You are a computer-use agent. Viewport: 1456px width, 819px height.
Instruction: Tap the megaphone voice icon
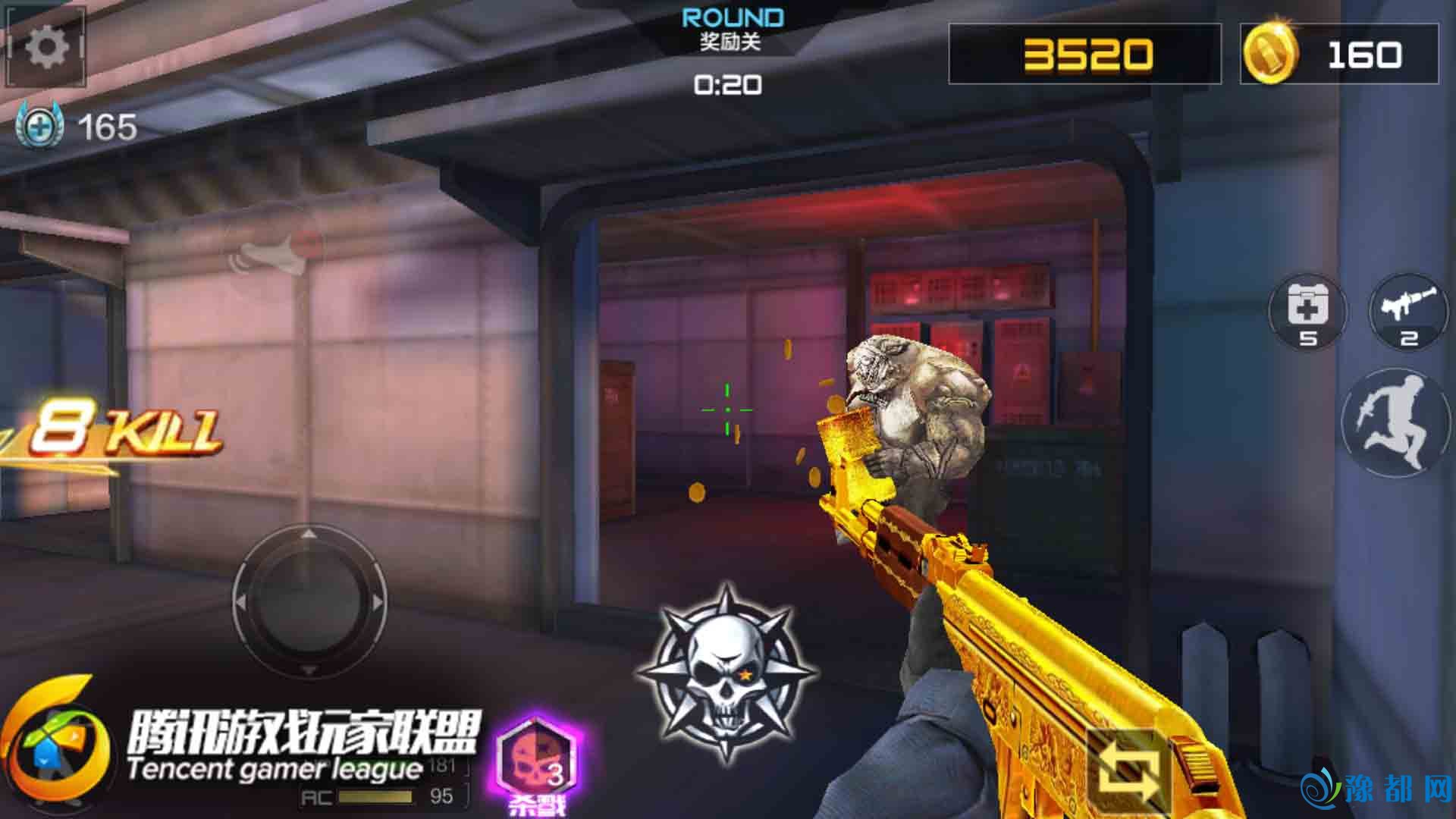pos(274,253)
